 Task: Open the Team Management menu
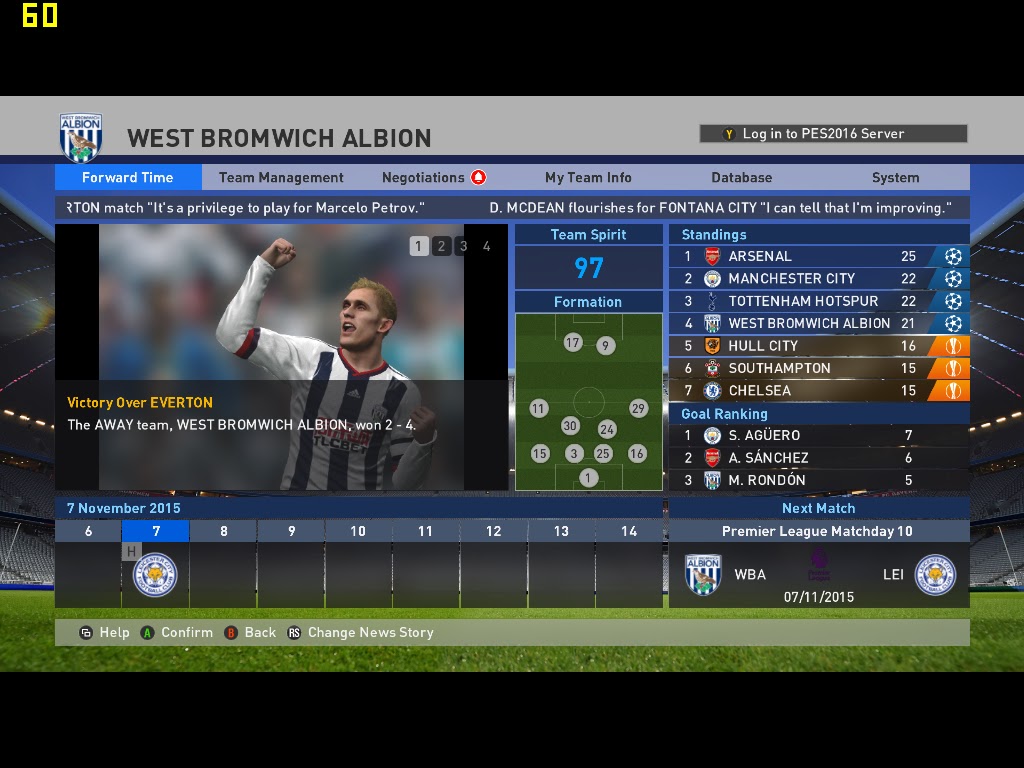click(281, 177)
